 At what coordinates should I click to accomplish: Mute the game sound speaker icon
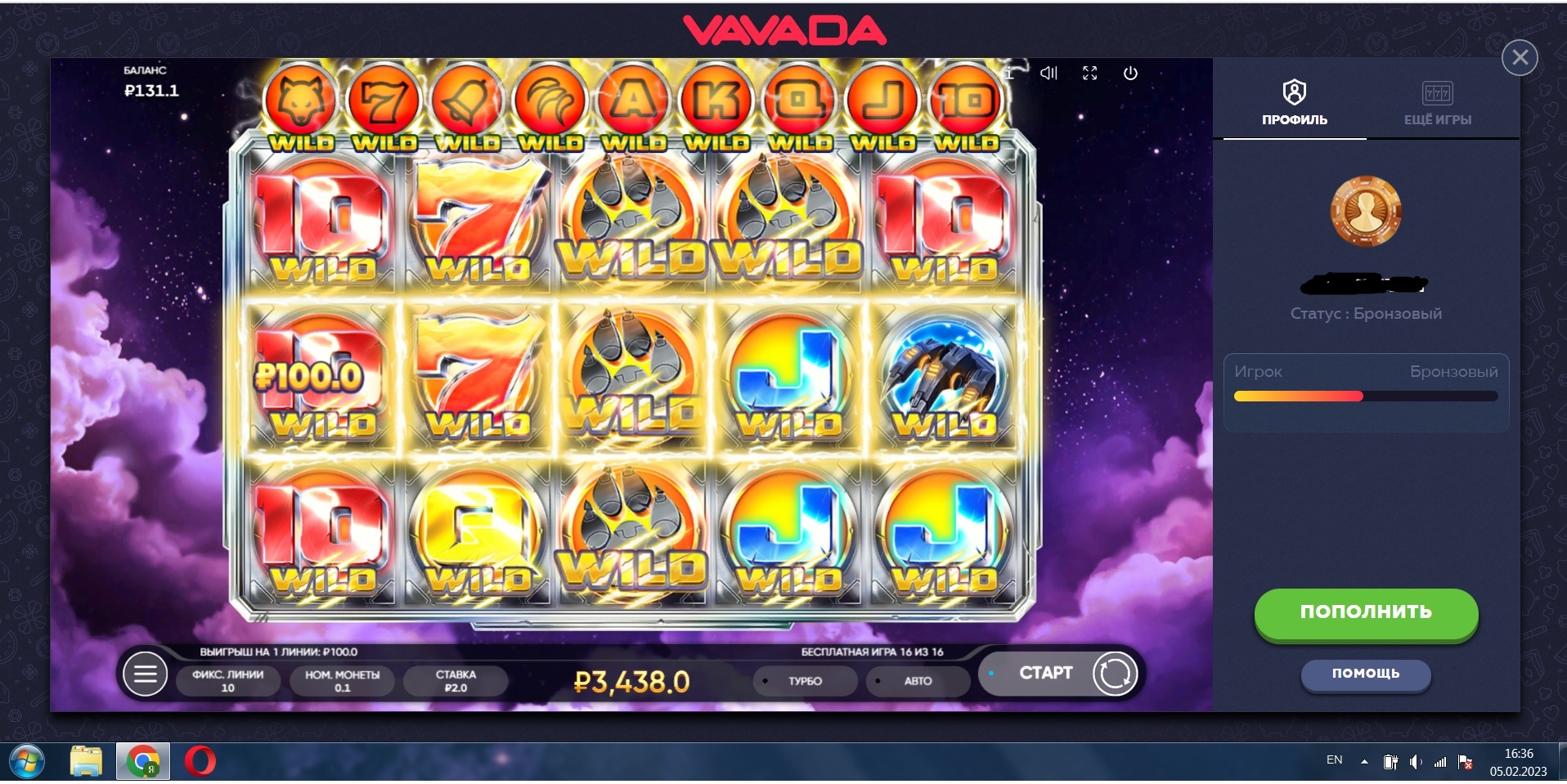click(1048, 74)
